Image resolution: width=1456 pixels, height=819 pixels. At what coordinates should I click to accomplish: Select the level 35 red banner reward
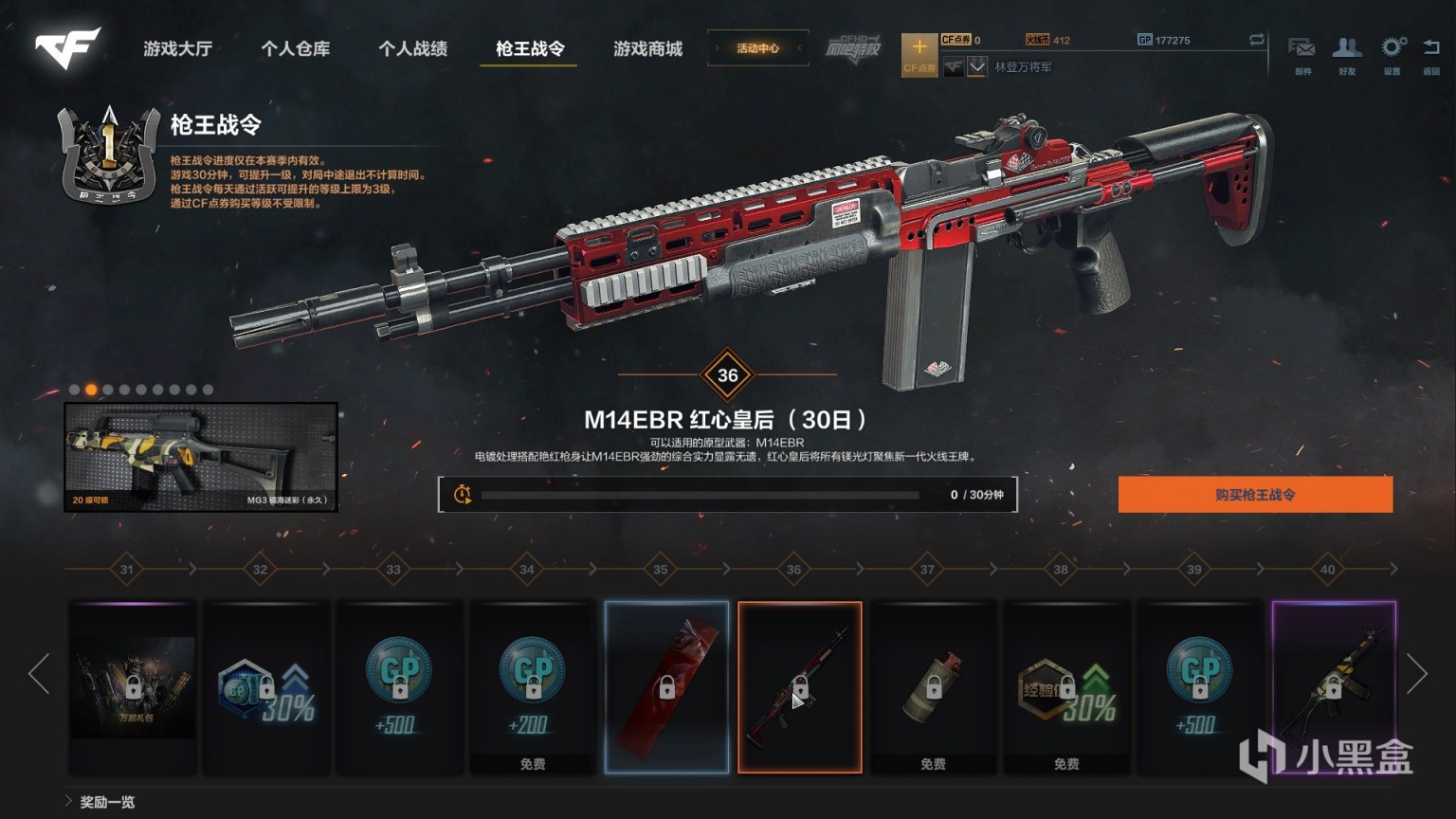point(666,686)
